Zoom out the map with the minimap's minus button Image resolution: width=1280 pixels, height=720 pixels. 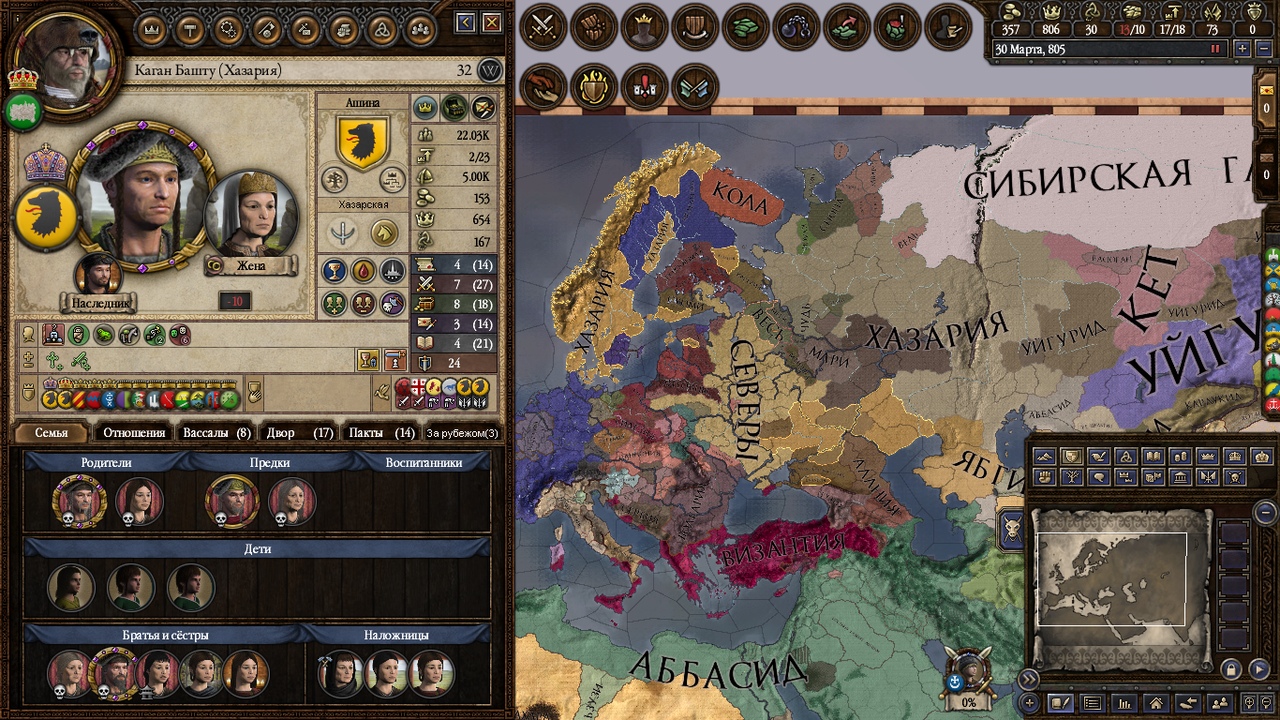pos(1265,512)
